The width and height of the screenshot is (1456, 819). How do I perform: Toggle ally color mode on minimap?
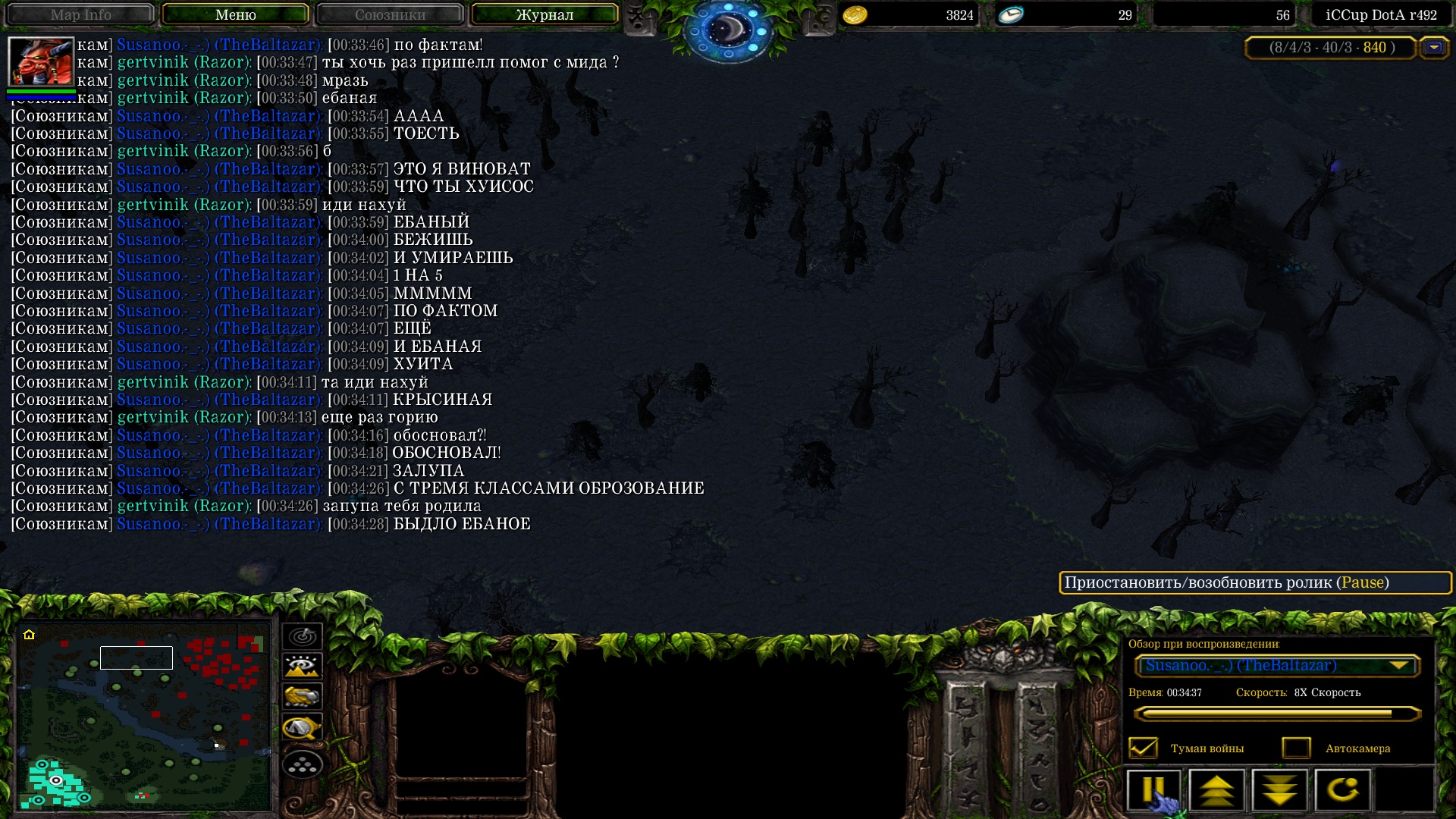pos(303,697)
